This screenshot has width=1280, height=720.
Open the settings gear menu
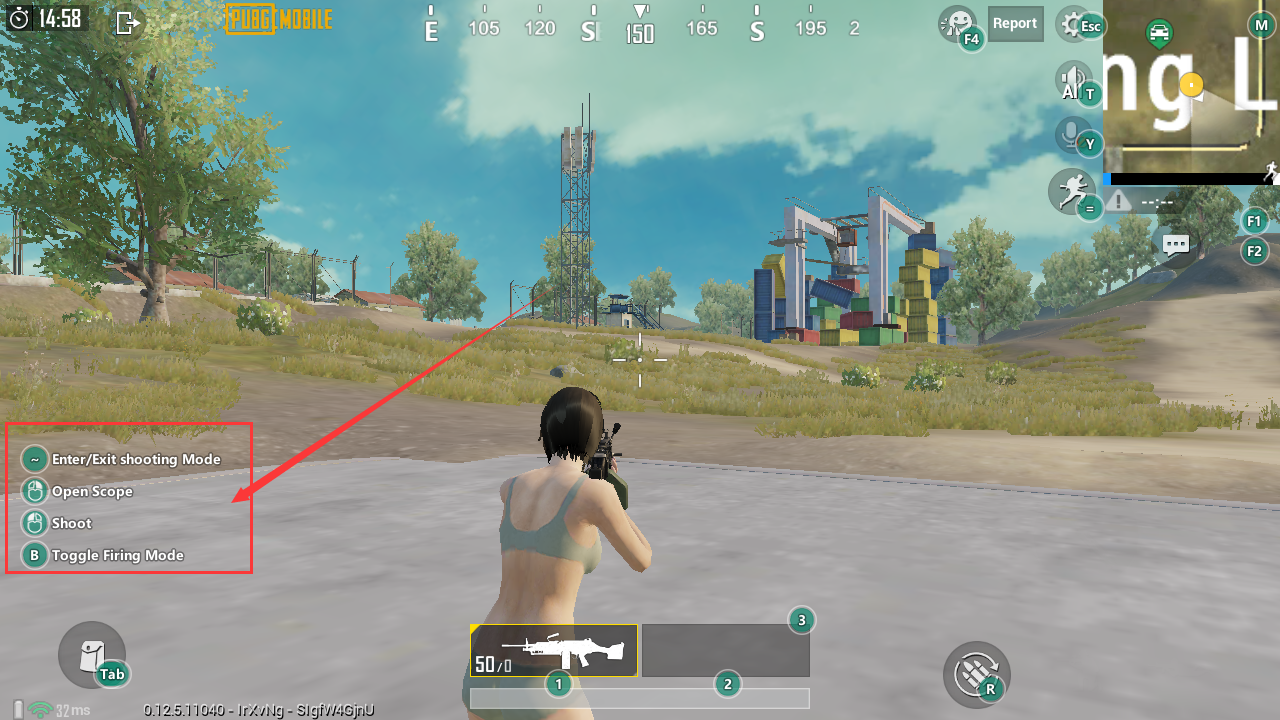coord(1073,24)
